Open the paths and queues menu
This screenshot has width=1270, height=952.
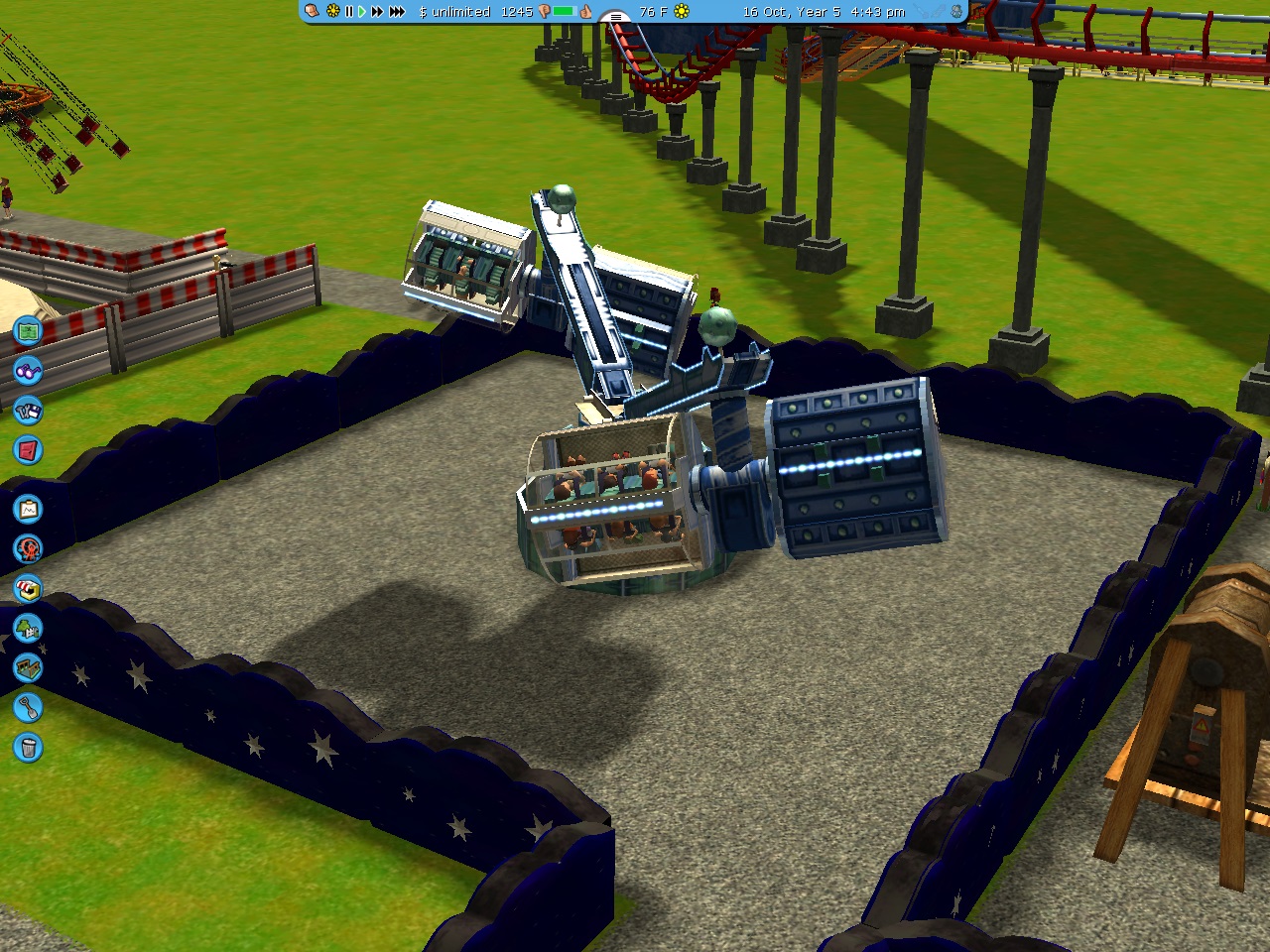28,668
